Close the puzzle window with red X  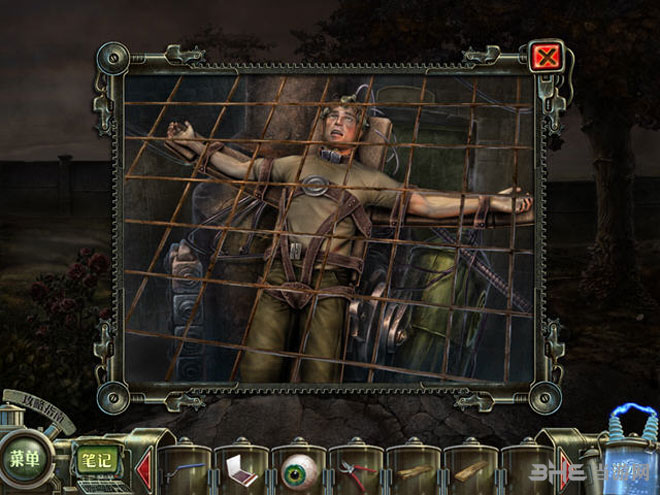546,56
